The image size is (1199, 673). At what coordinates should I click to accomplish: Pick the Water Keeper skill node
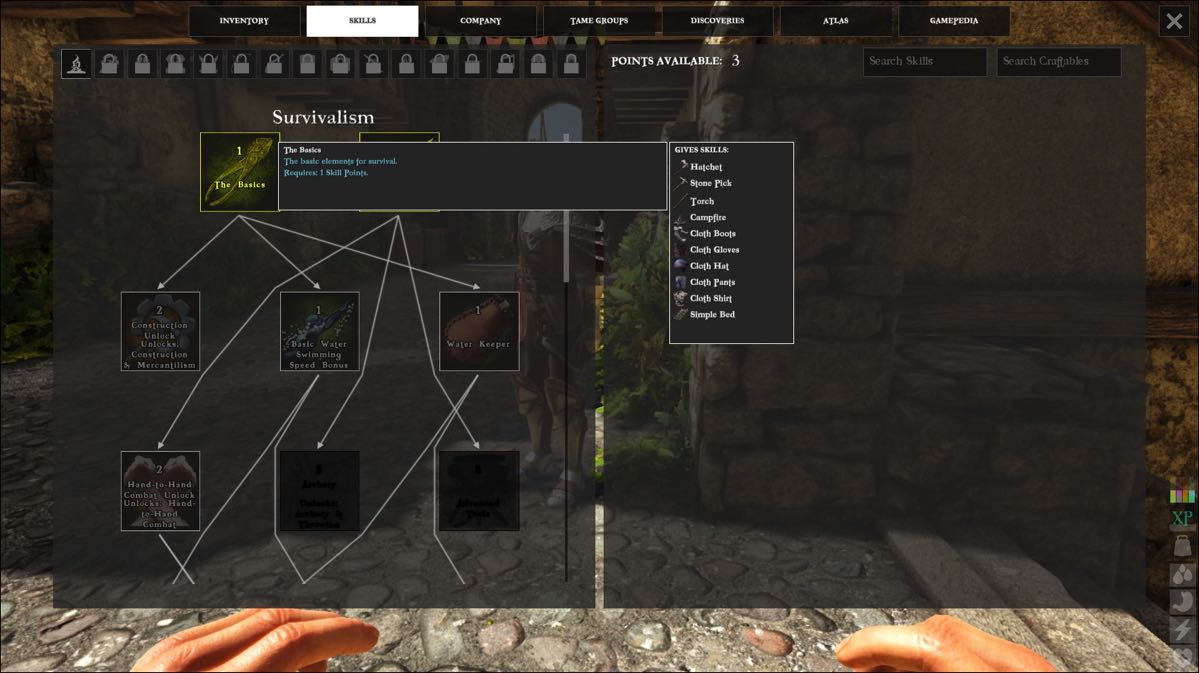point(479,331)
